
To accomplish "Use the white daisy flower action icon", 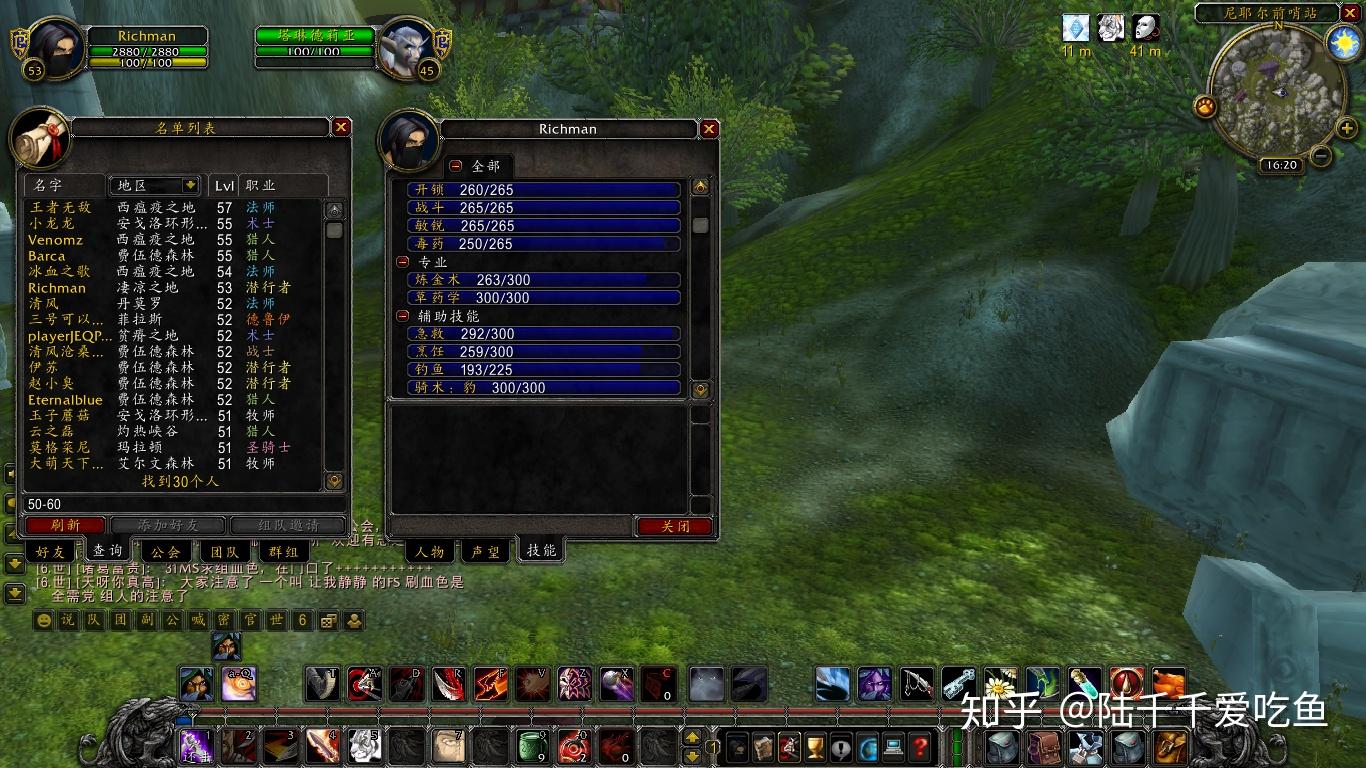I will click(1000, 684).
